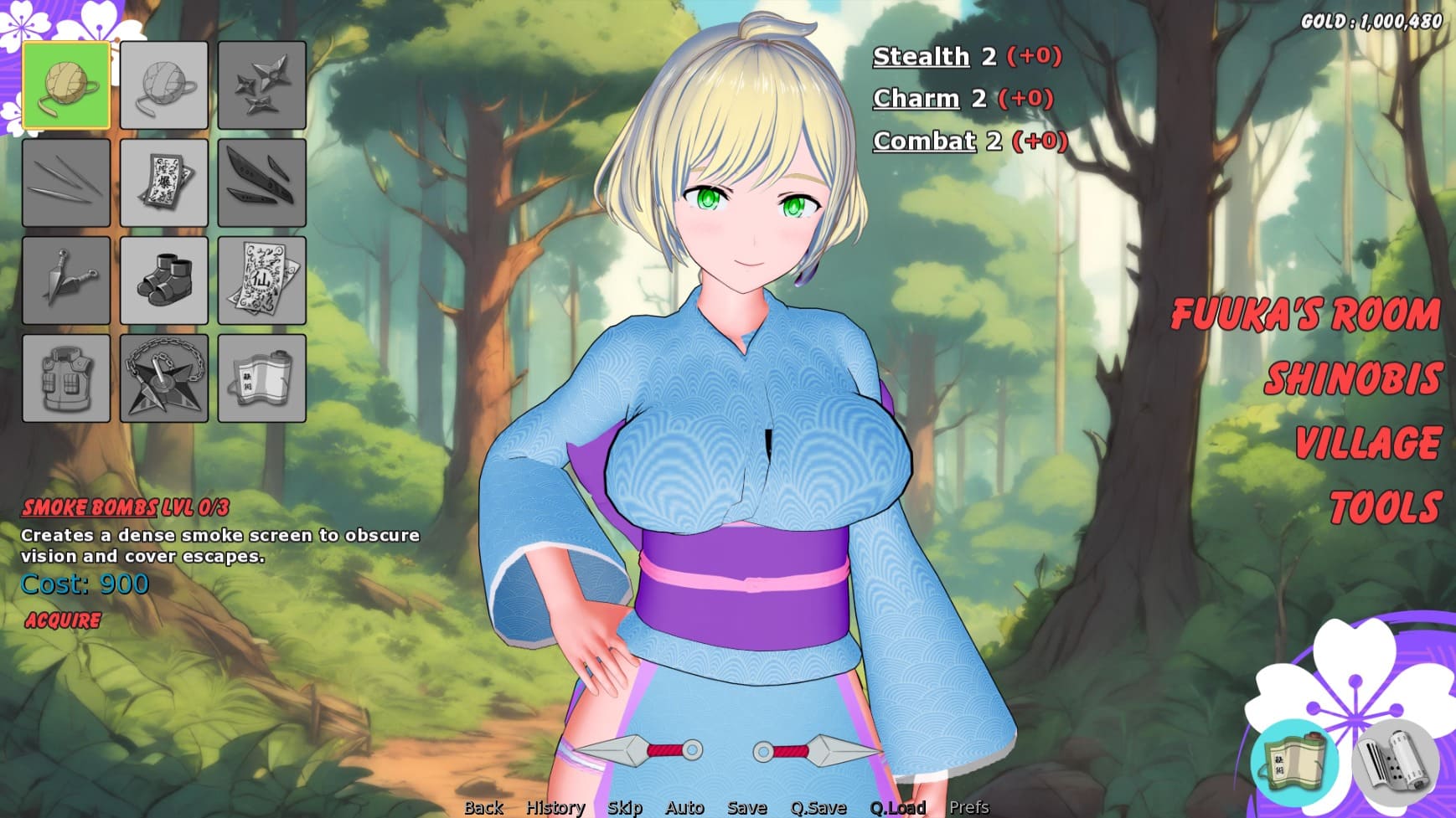1456x818 pixels.
Task: Go to Fuuka's Room
Action: pos(1304,315)
